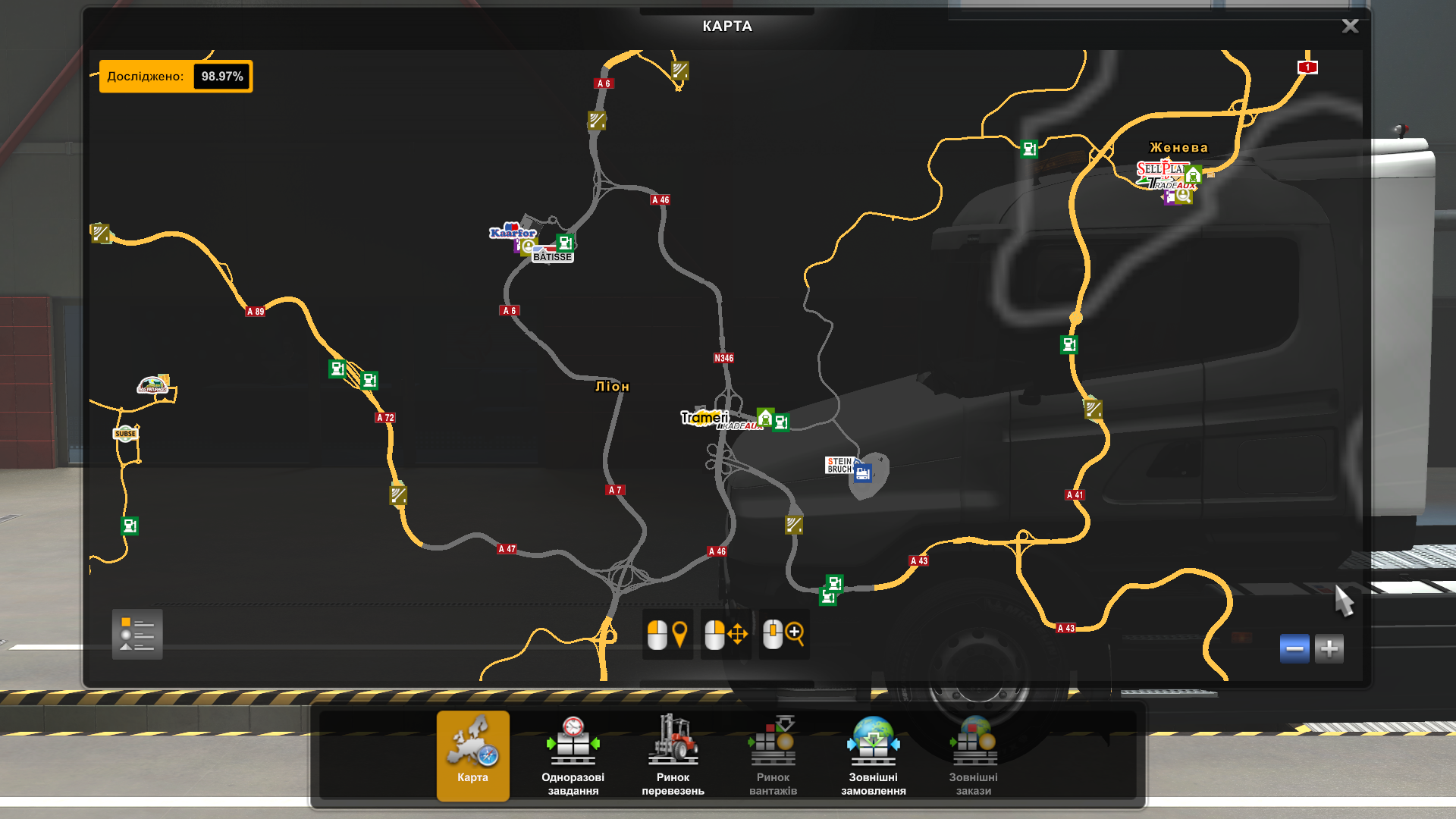
Task: Open Зовнішні замовлення external contracts
Action: click(873, 755)
